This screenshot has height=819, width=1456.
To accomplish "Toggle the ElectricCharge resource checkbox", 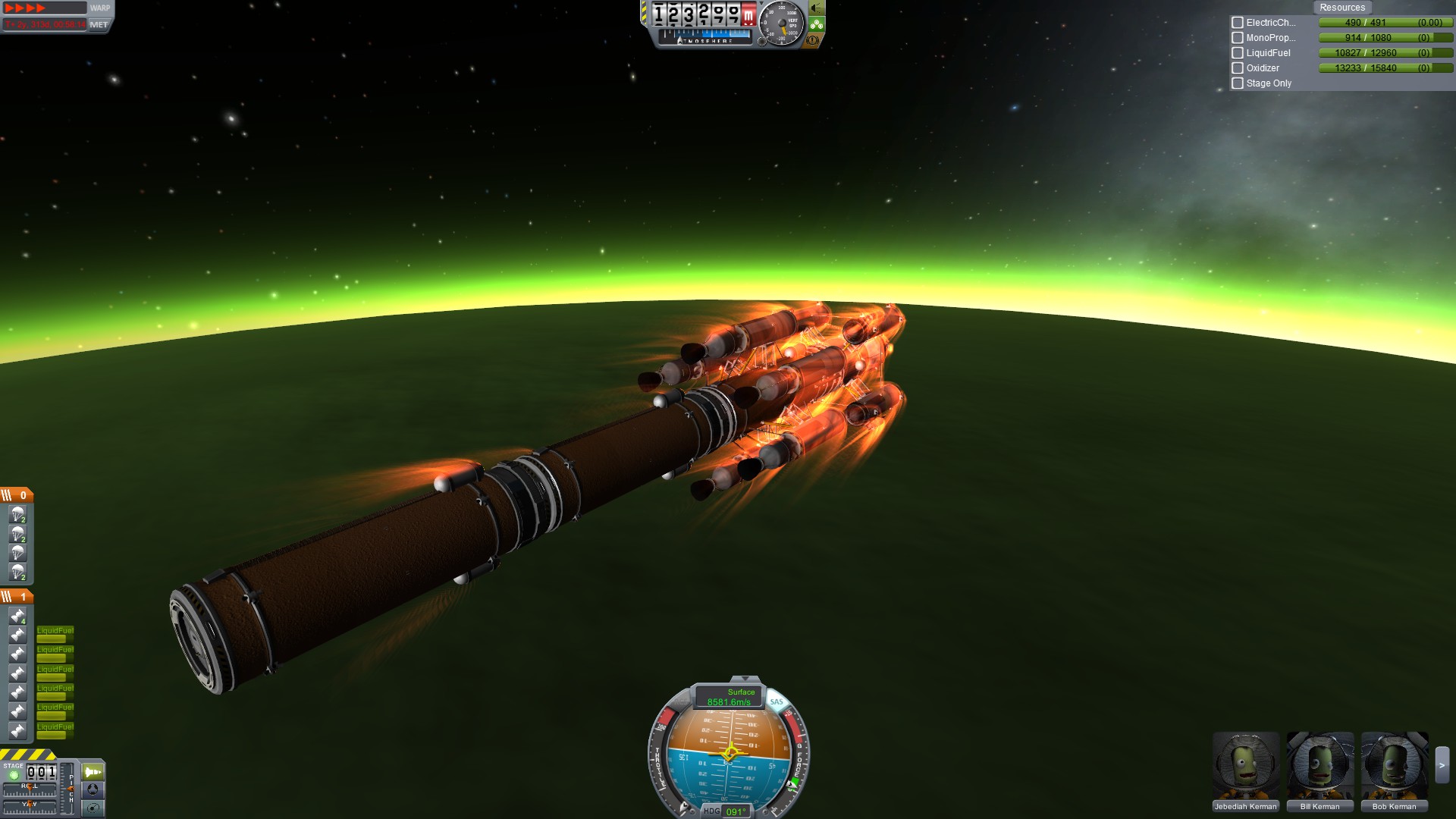I will click(x=1238, y=23).
